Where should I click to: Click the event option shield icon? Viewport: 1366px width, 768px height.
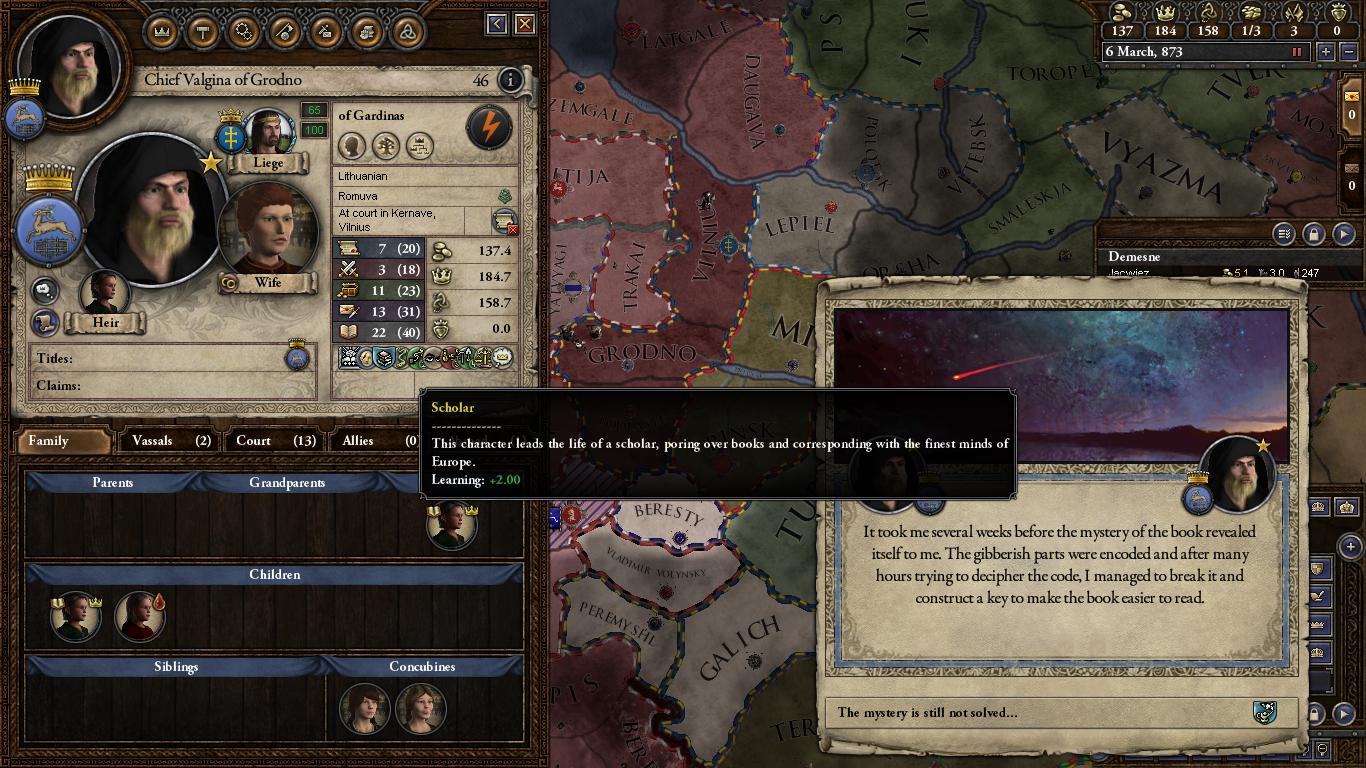pos(1267,712)
